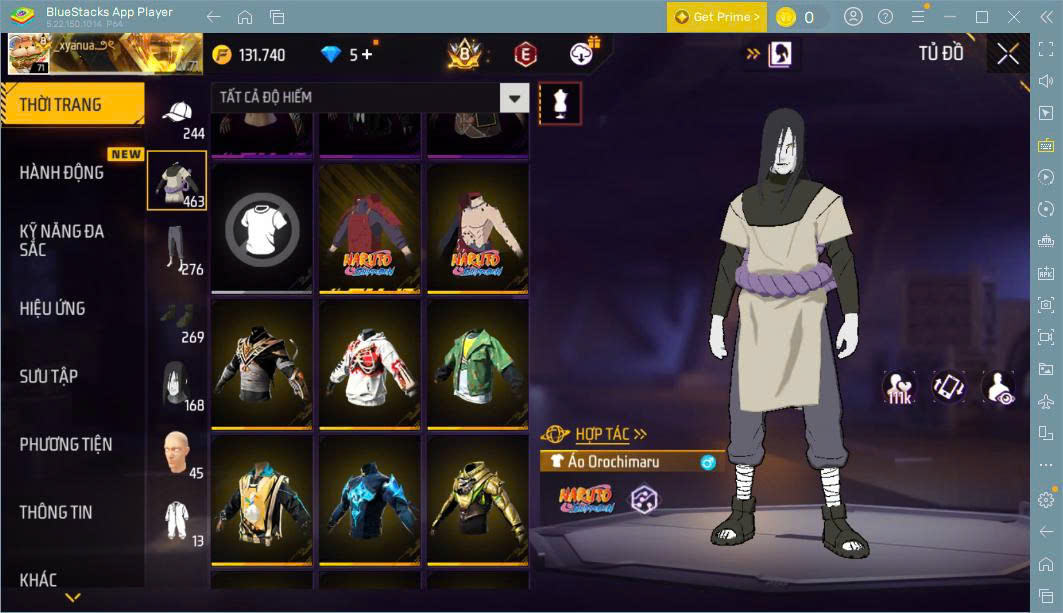Add diamonds with the plus button
The width and height of the screenshot is (1063, 613).
click(x=367, y=54)
